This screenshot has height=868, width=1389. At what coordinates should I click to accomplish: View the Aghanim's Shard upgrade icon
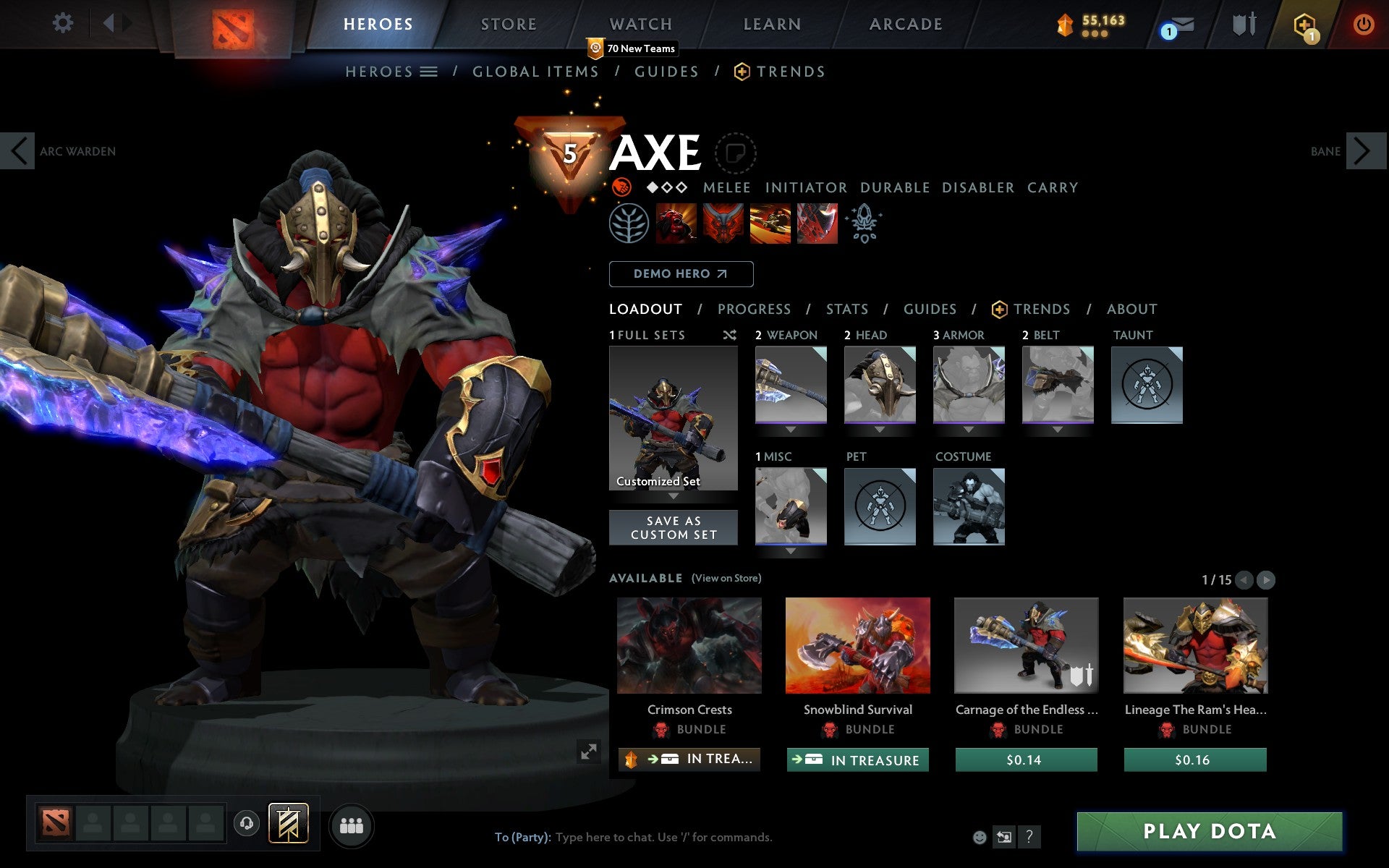pos(865,224)
